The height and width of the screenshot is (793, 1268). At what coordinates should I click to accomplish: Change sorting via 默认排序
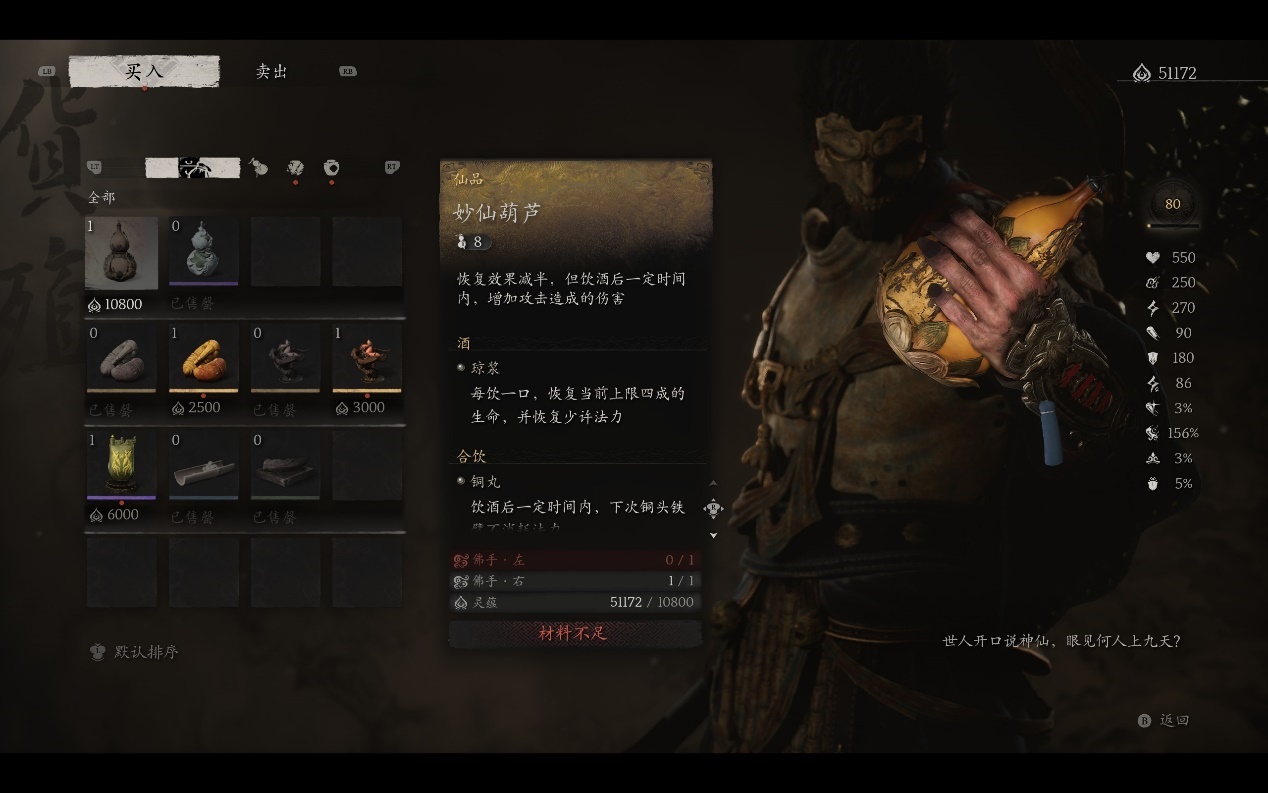(x=136, y=652)
